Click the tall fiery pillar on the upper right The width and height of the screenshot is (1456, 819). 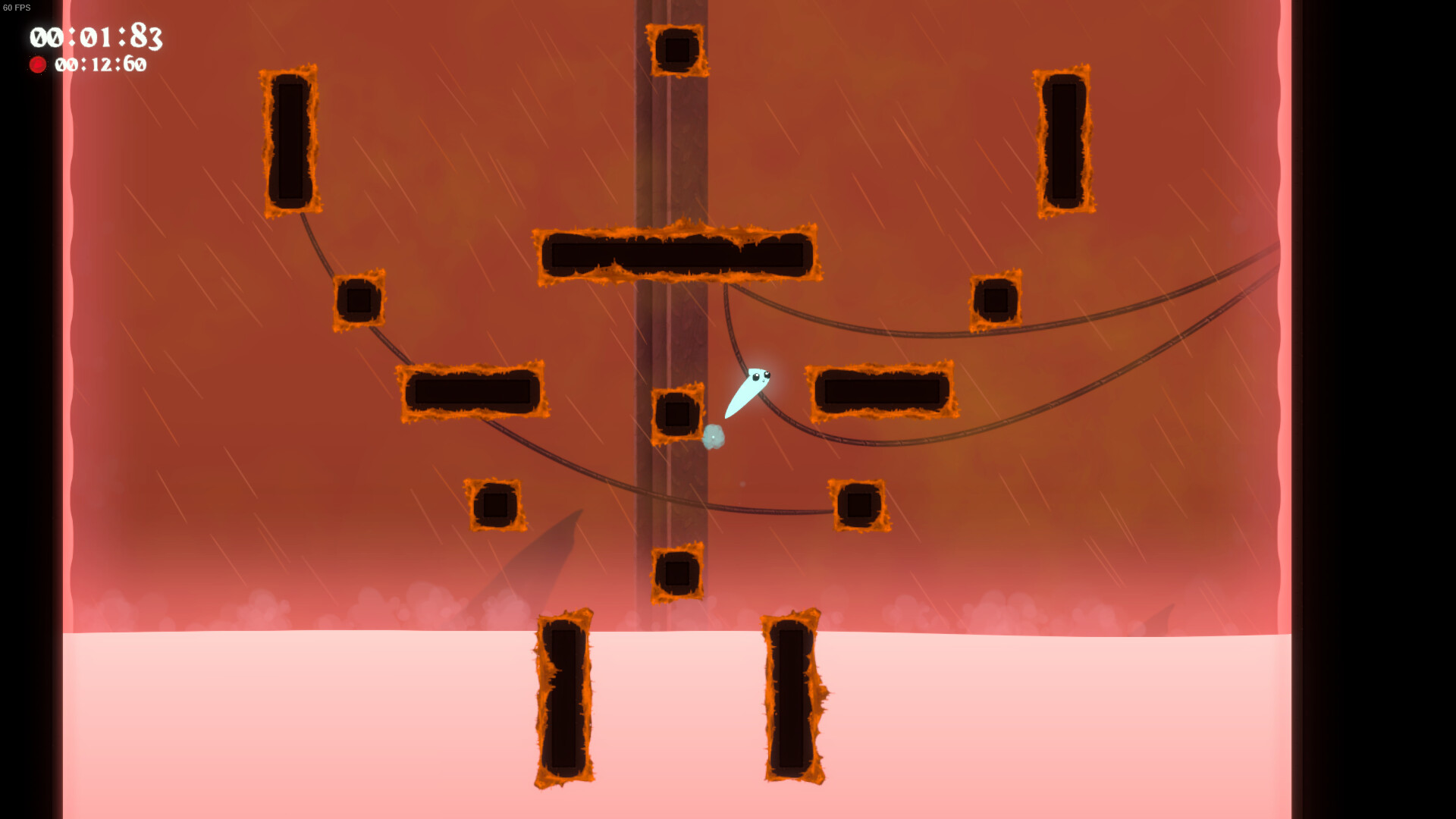tap(1065, 140)
